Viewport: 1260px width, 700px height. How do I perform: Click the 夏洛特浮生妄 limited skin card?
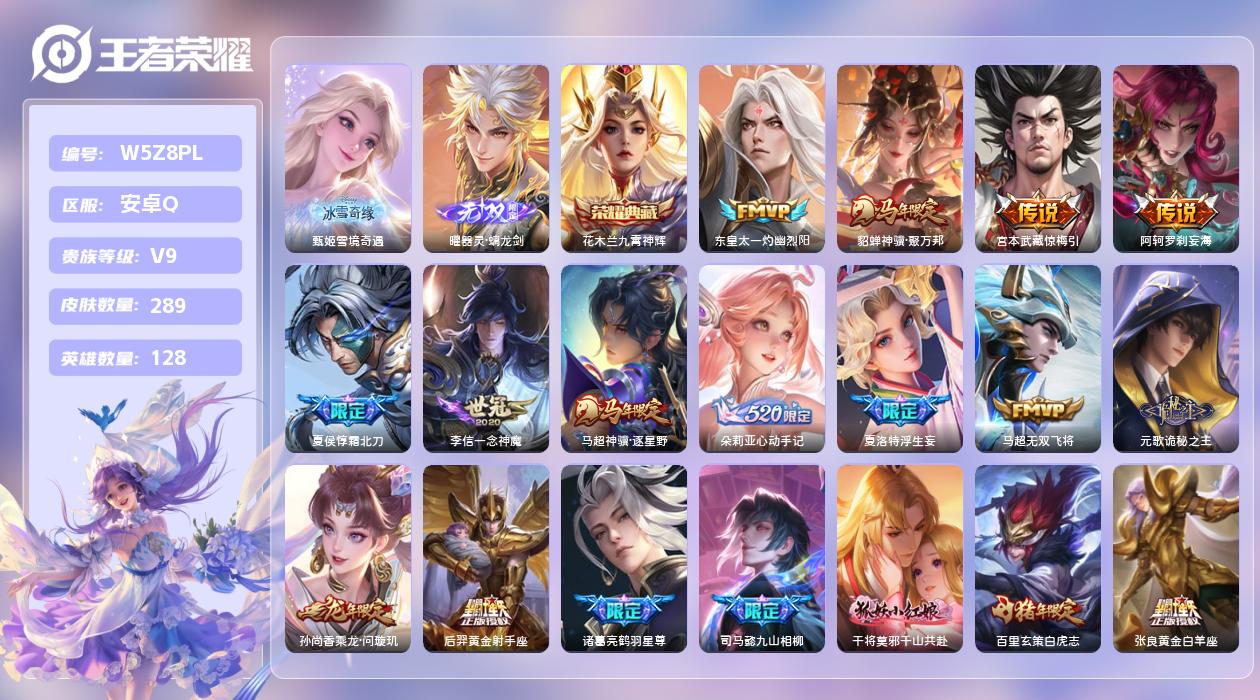tap(900, 358)
